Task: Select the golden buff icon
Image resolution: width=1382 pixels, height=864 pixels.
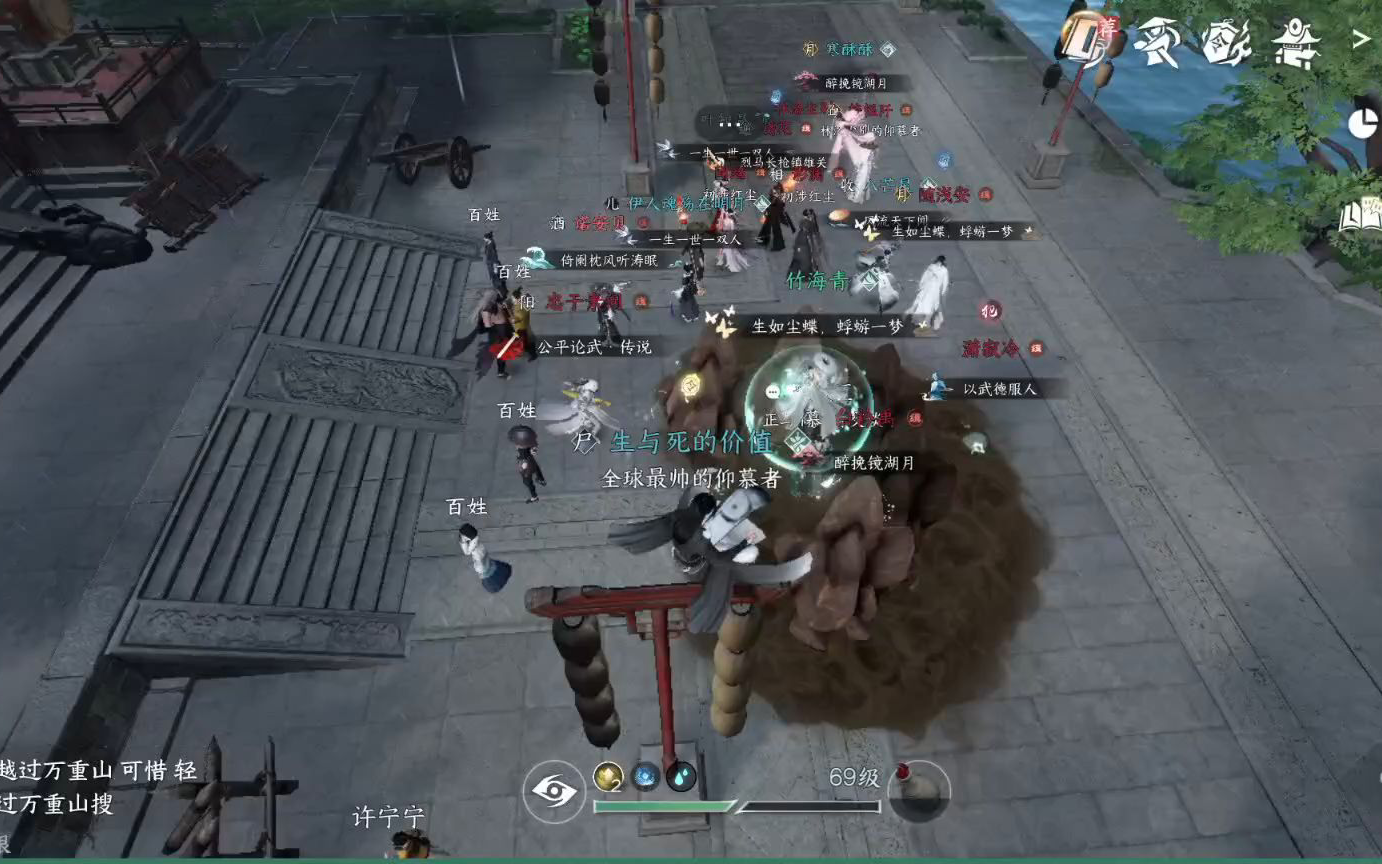Action: 608,775
